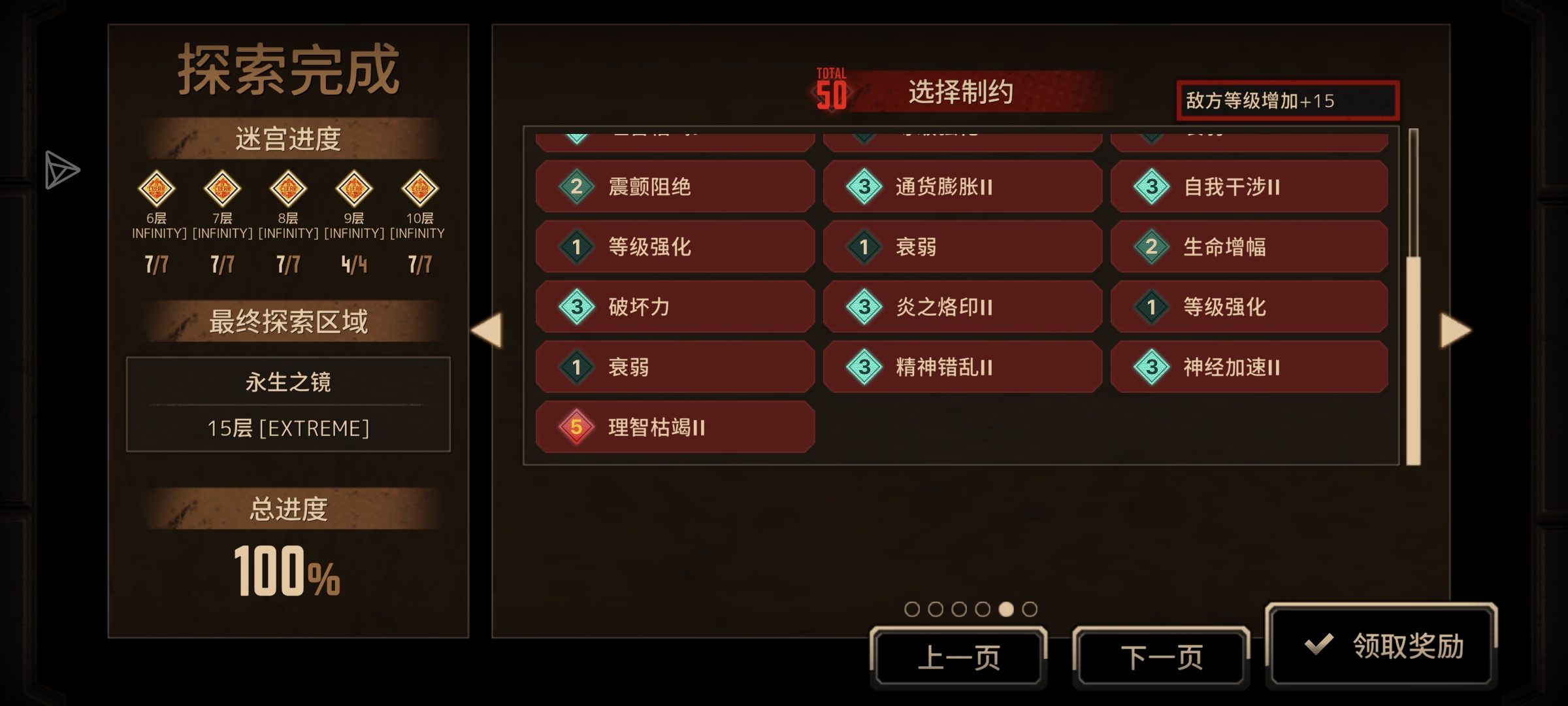Click the 选择制约 header banner
Viewport: 1568px width, 706px height.
[x=960, y=92]
